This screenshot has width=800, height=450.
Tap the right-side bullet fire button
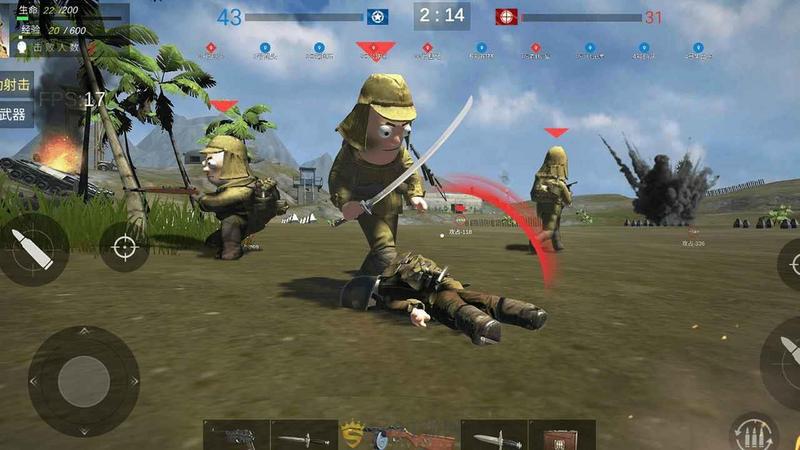(785, 354)
